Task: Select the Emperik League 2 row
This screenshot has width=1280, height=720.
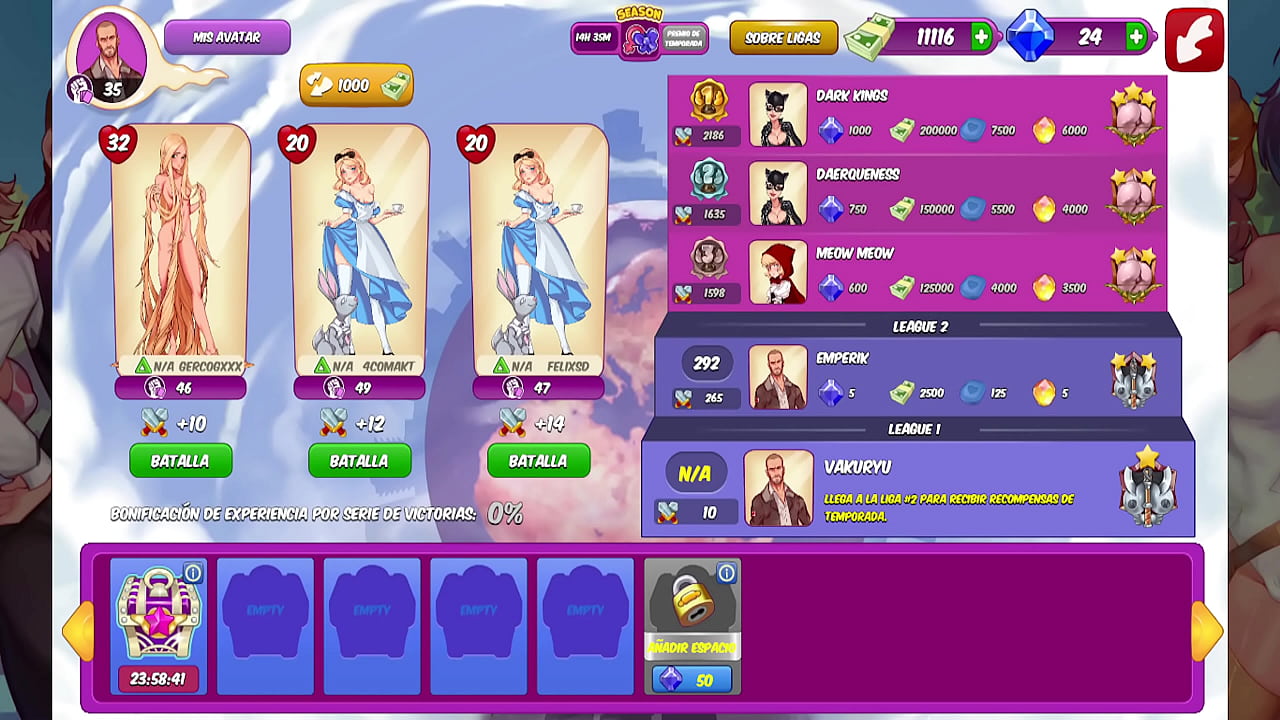Action: click(917, 377)
